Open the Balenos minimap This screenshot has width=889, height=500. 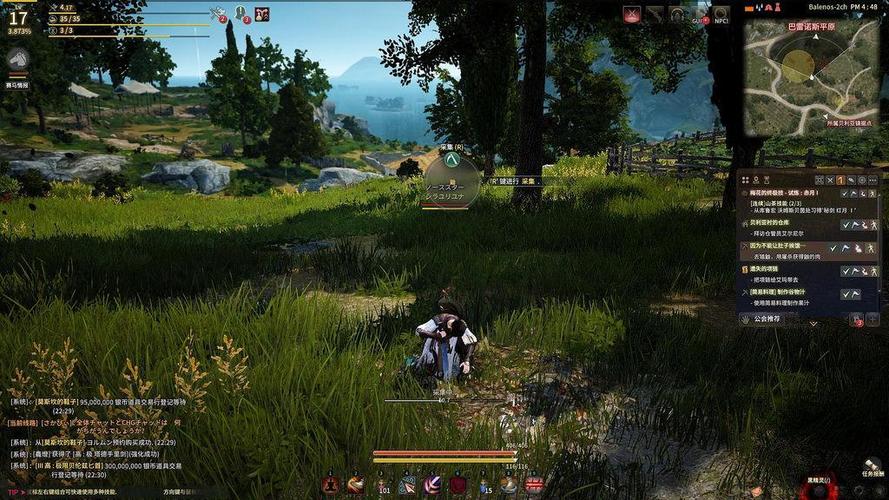coord(804,68)
